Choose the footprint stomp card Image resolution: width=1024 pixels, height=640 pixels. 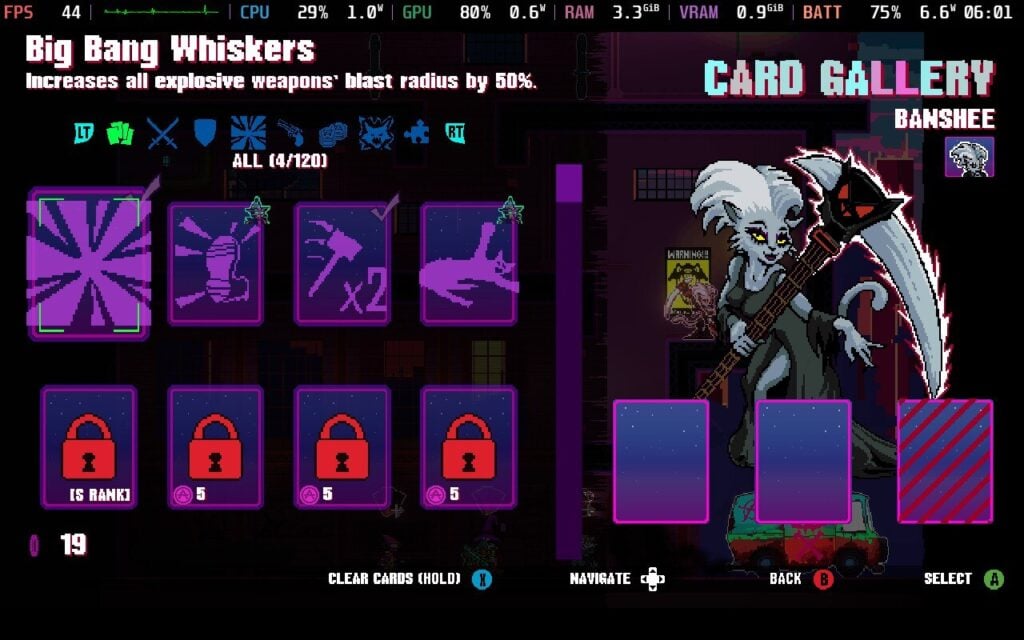tap(215, 264)
